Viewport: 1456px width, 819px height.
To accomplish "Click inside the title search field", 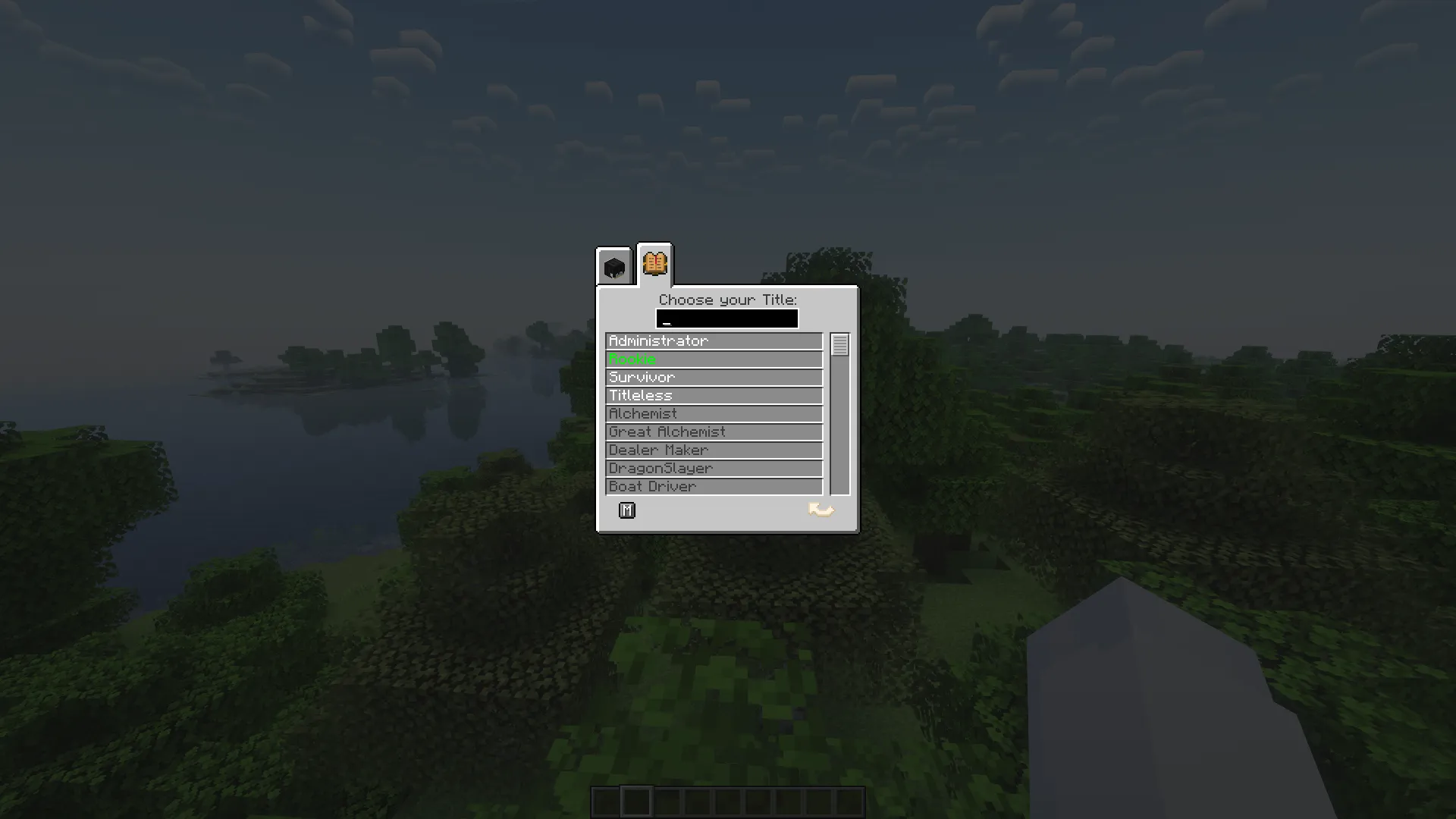I will (726, 318).
